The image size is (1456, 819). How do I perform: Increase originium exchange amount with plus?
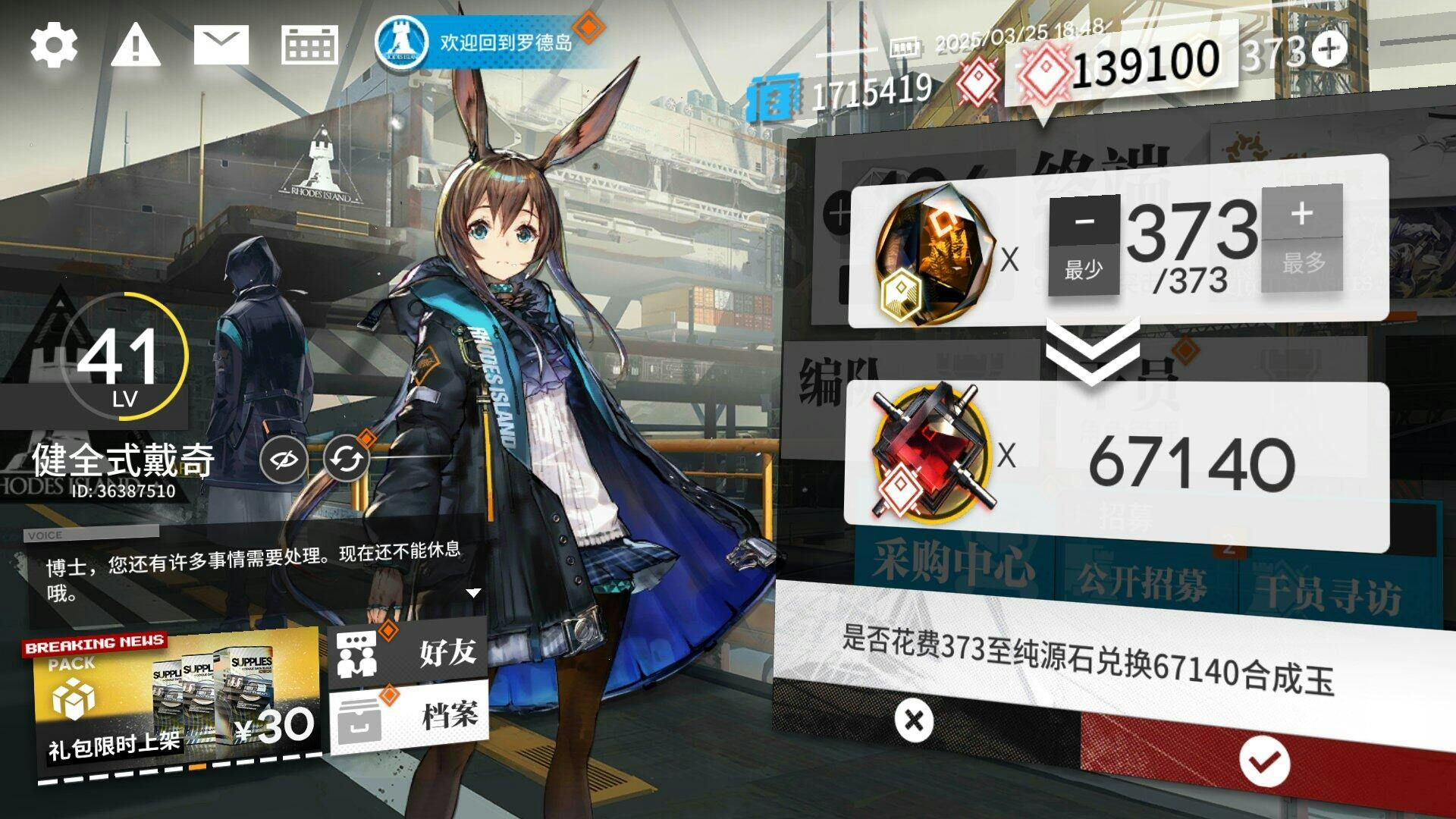pos(1301,213)
